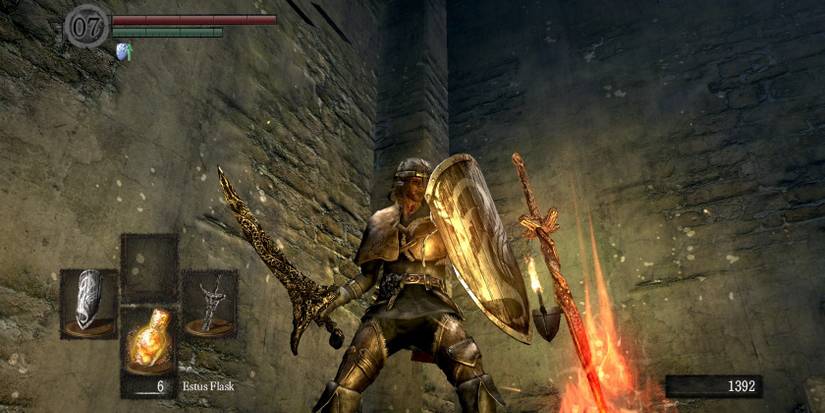Click the status effect icon below stamina bar
Image resolution: width=825 pixels, height=413 pixels.
[124, 51]
